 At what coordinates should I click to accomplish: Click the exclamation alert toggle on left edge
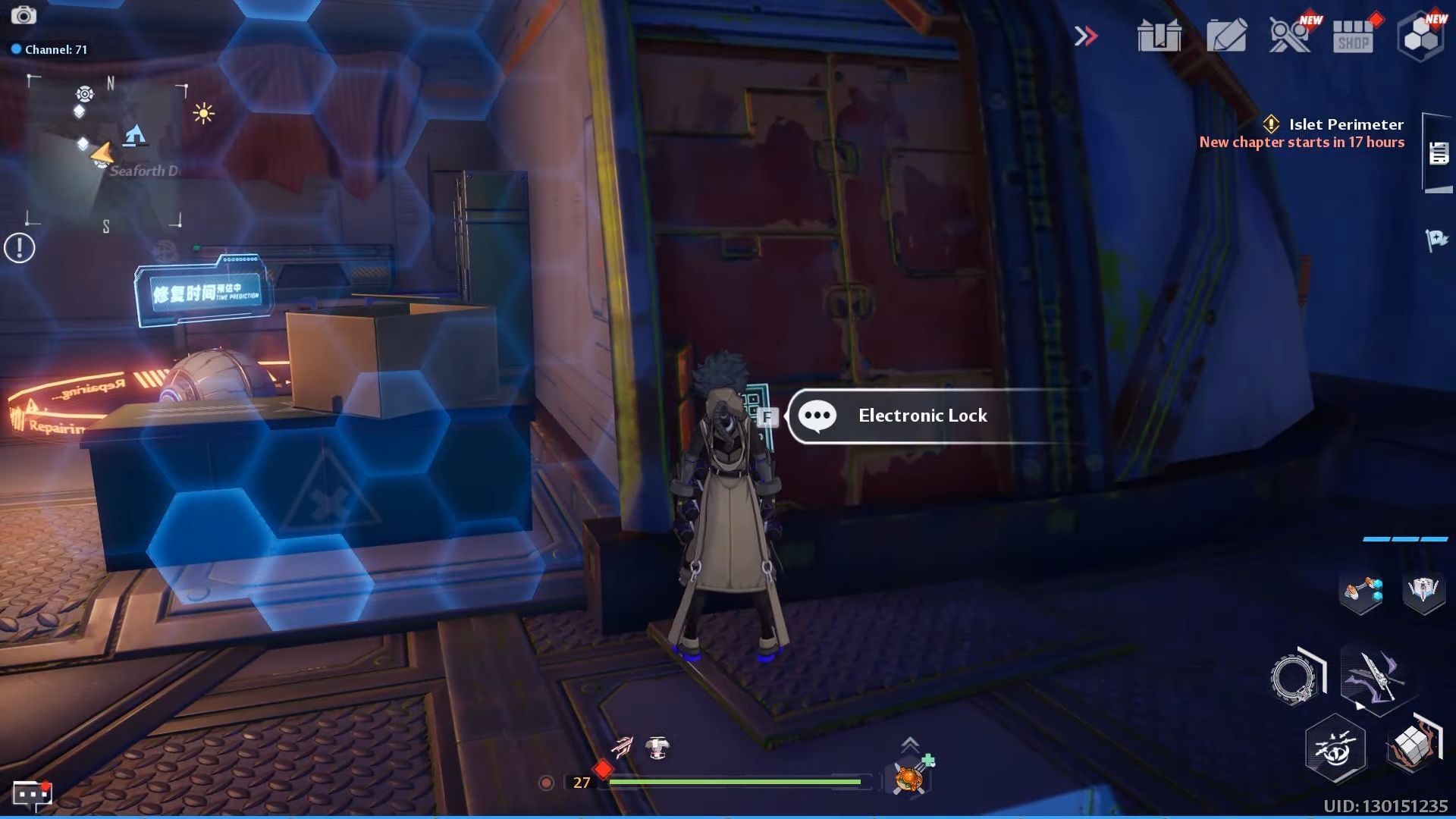(18, 246)
